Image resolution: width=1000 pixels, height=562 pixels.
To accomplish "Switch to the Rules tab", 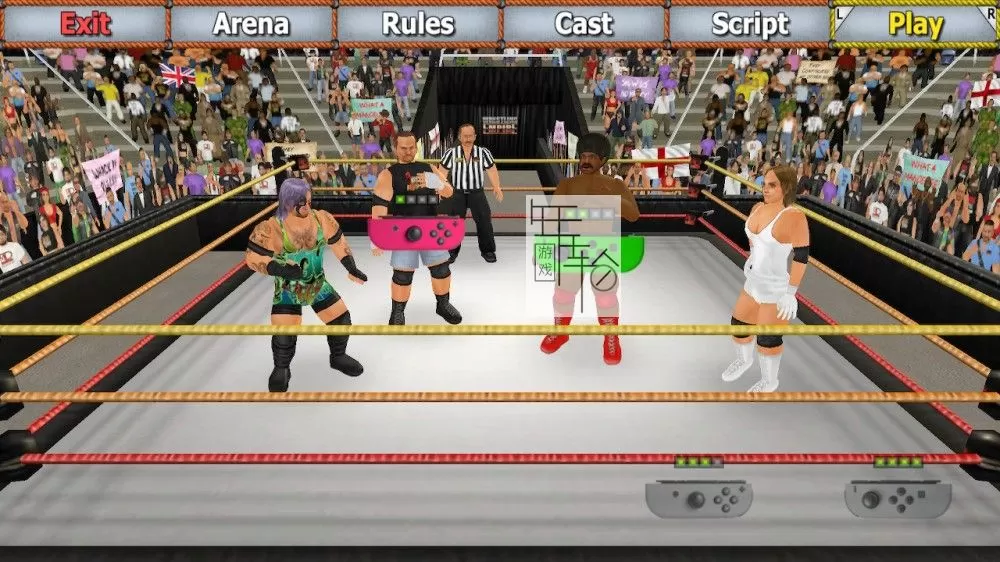I will click(417, 24).
